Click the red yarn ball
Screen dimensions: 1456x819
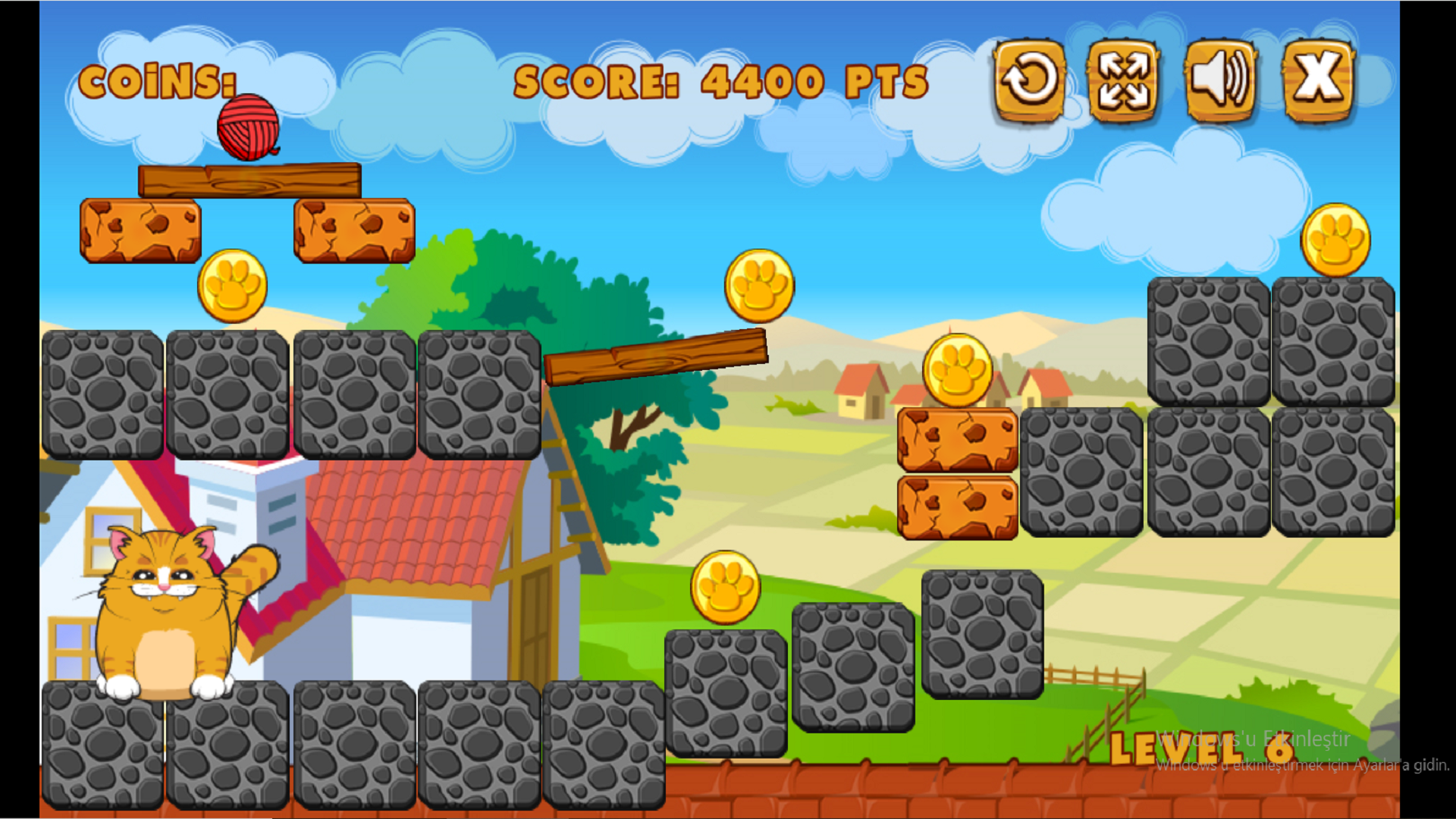[x=246, y=125]
